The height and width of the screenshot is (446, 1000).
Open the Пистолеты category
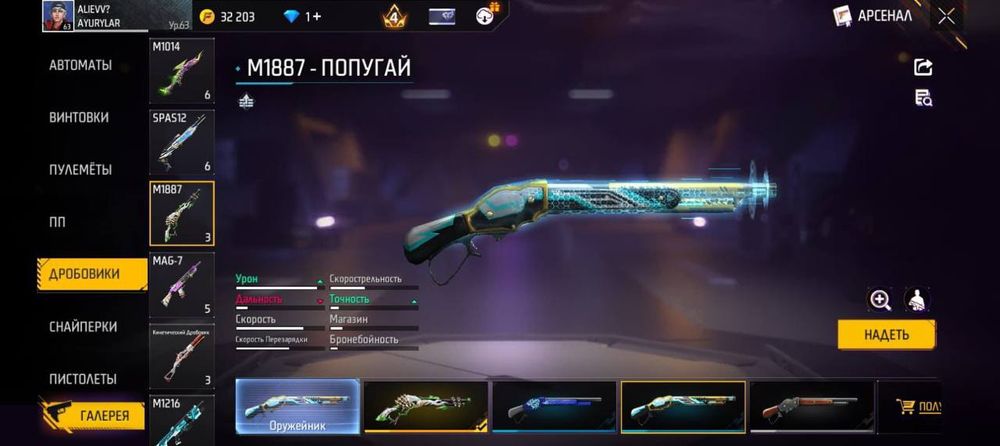pos(83,379)
